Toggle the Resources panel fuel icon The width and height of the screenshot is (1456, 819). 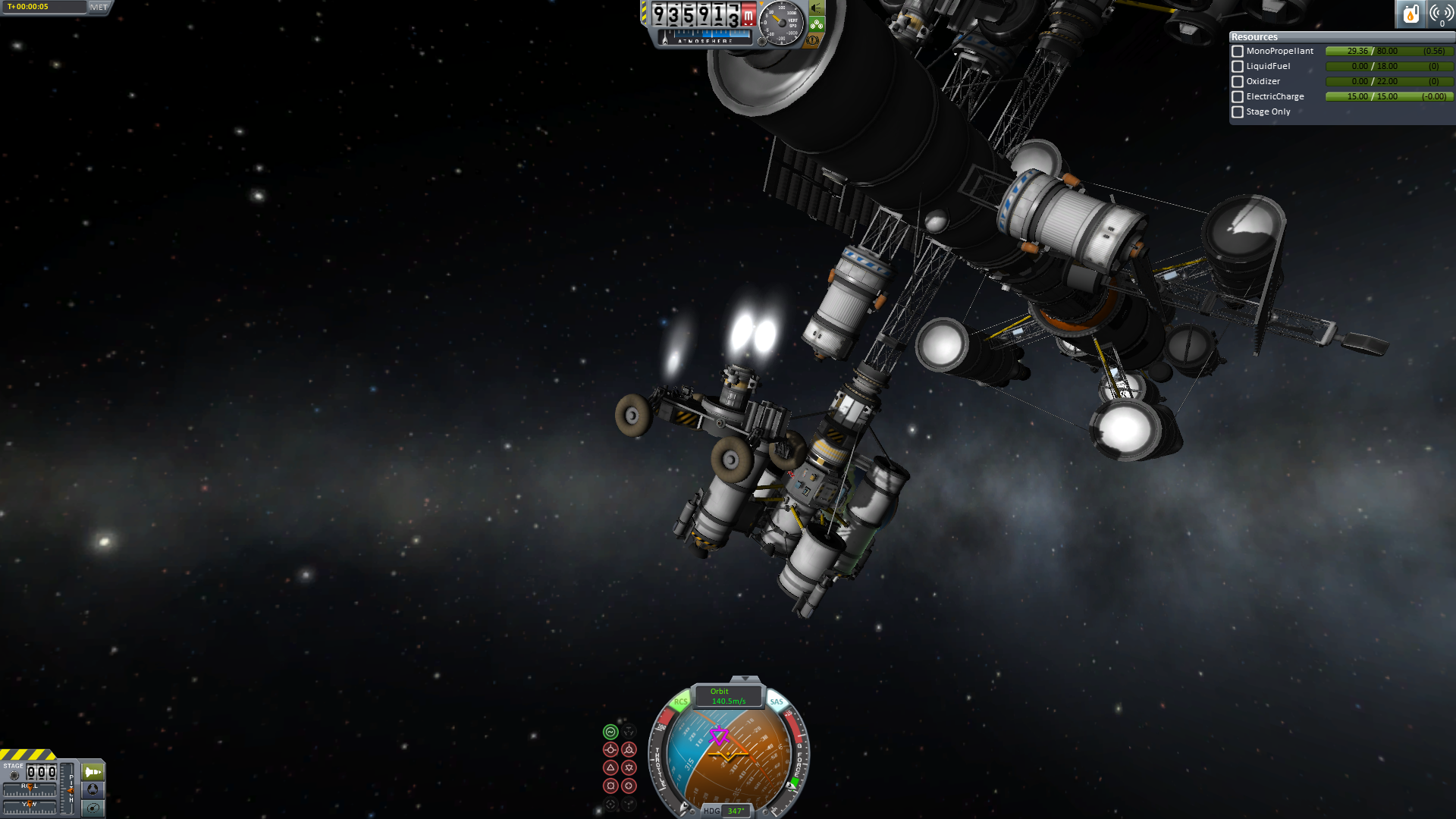click(x=1410, y=14)
